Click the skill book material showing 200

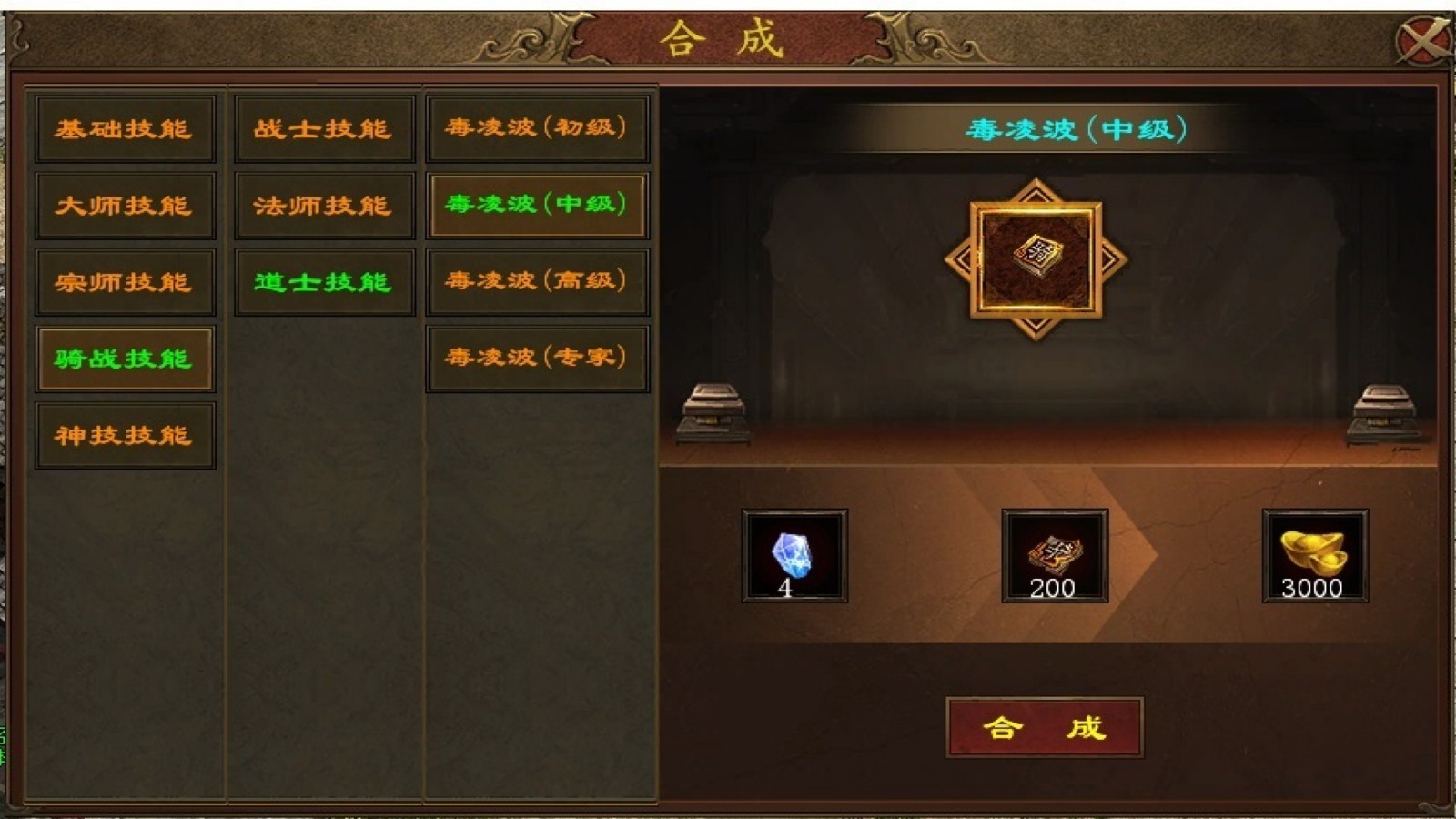[1056, 555]
